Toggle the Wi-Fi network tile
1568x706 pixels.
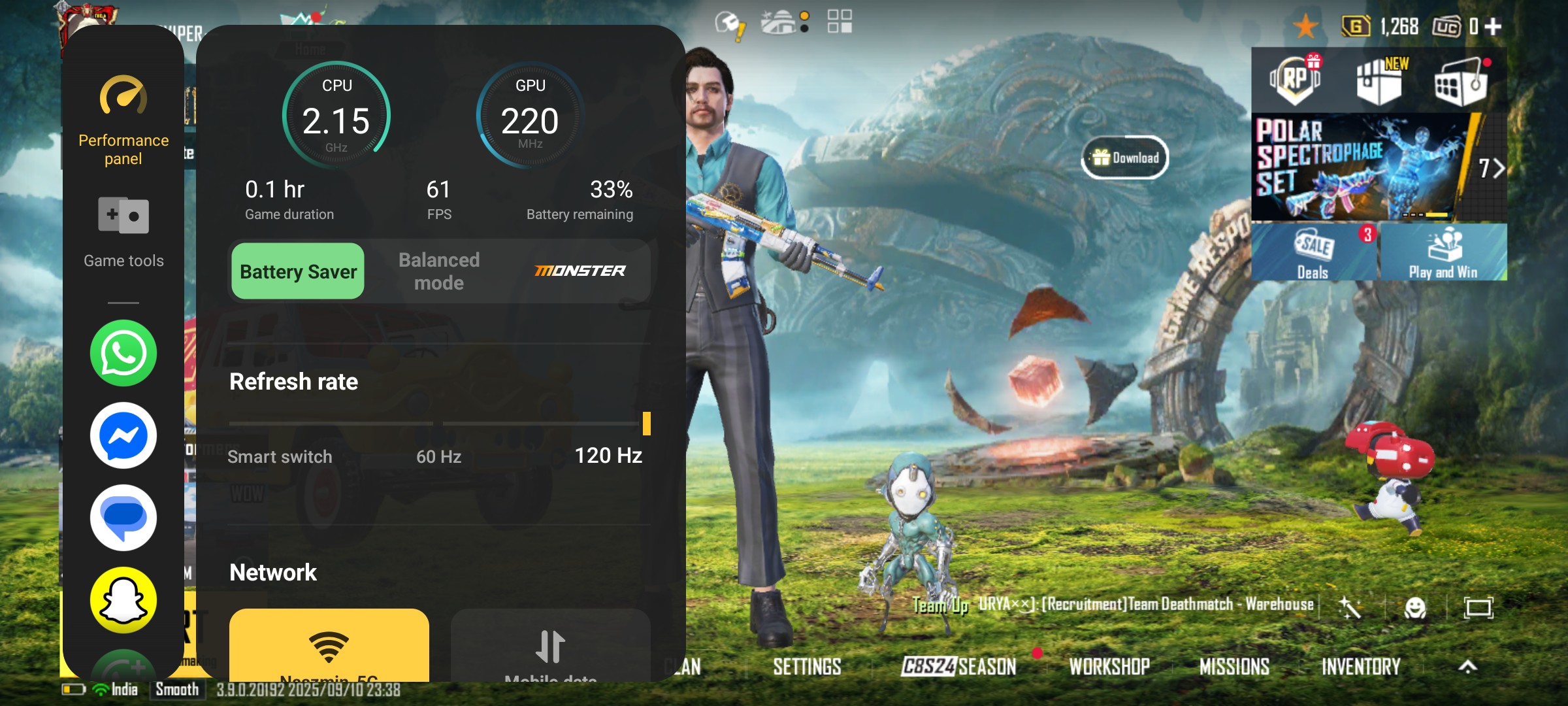pyautogui.click(x=329, y=646)
